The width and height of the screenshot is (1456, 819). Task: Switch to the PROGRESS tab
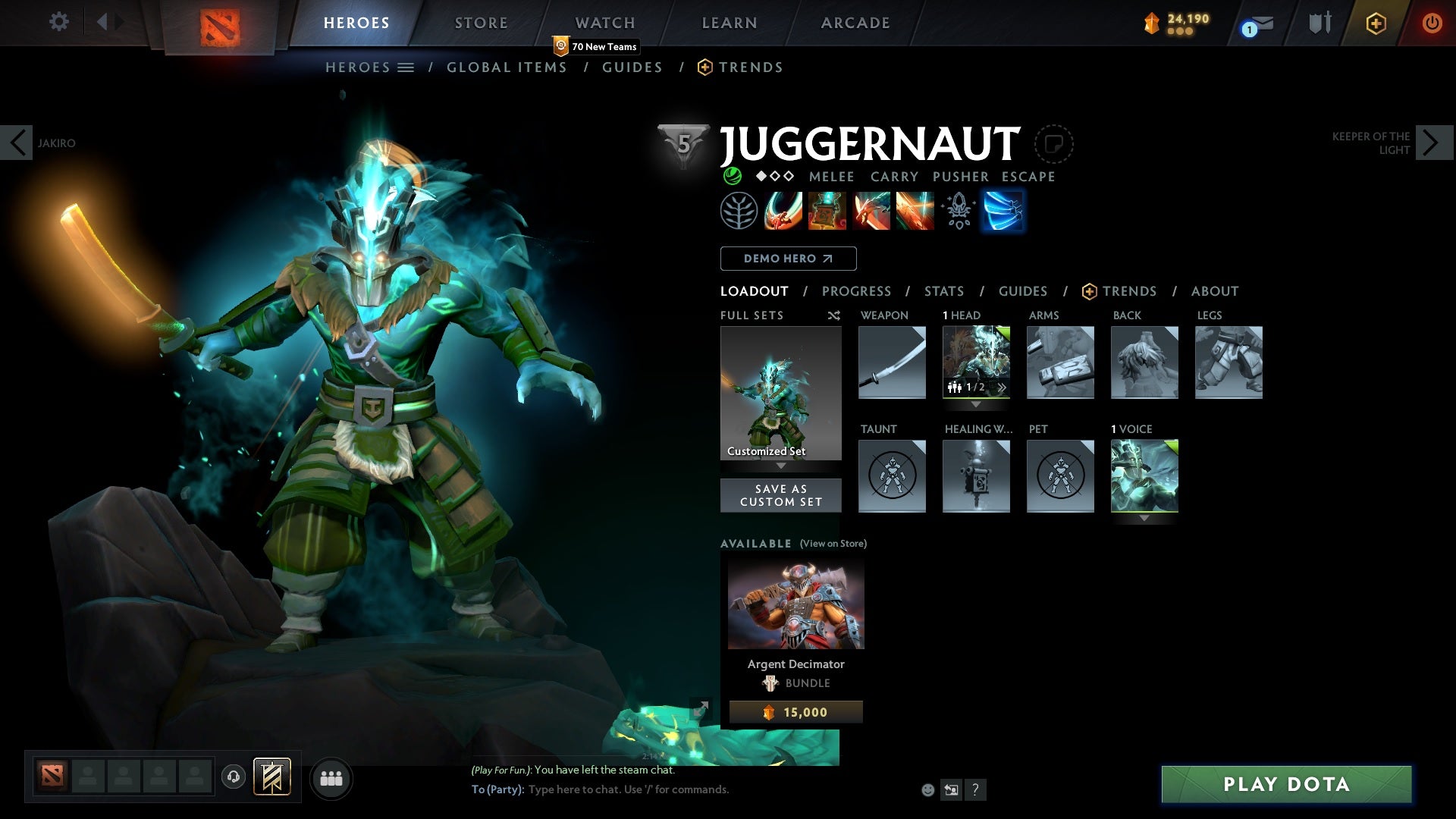pyautogui.click(x=857, y=291)
